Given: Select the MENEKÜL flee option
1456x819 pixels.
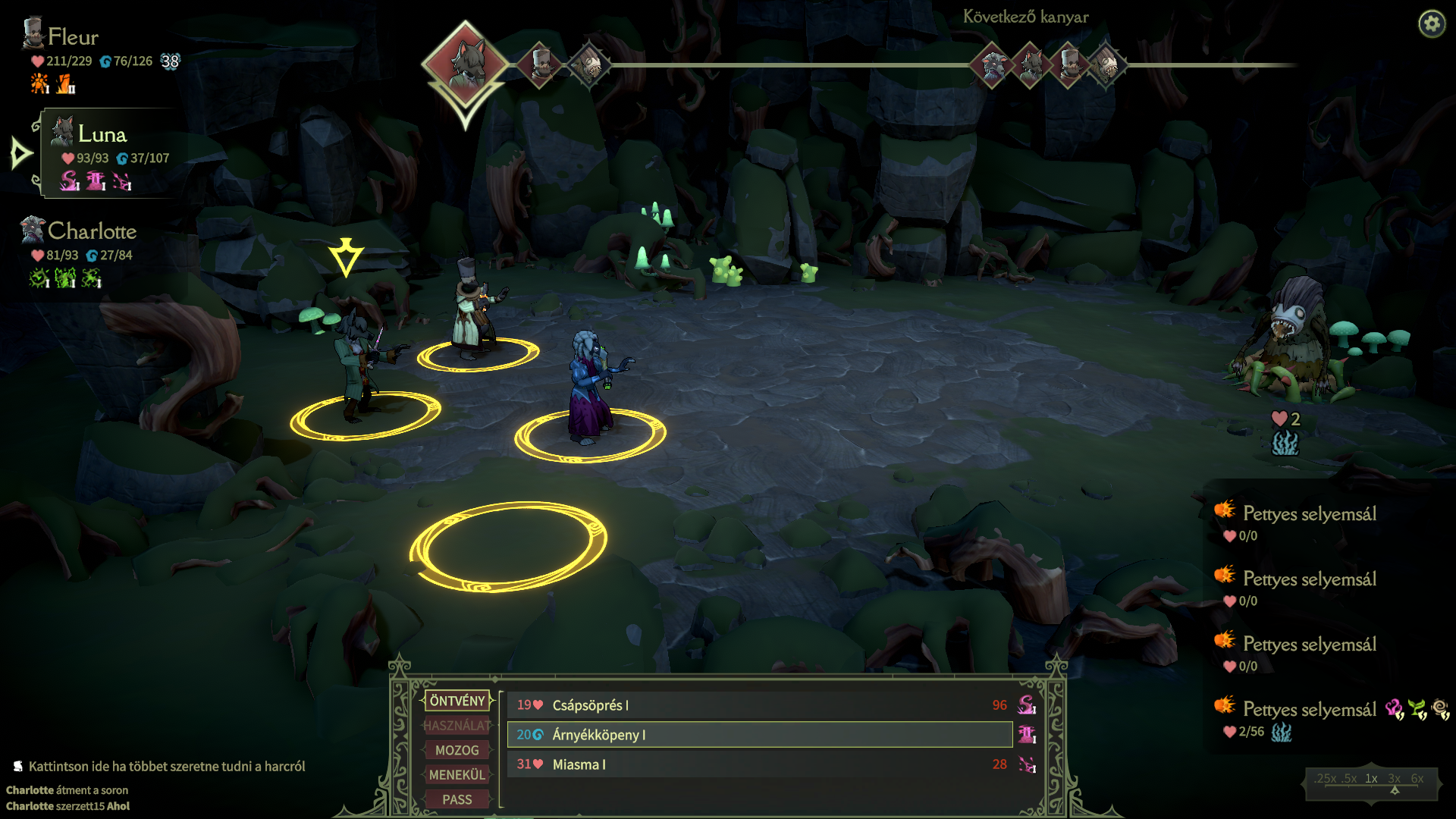Looking at the screenshot, I should (457, 775).
